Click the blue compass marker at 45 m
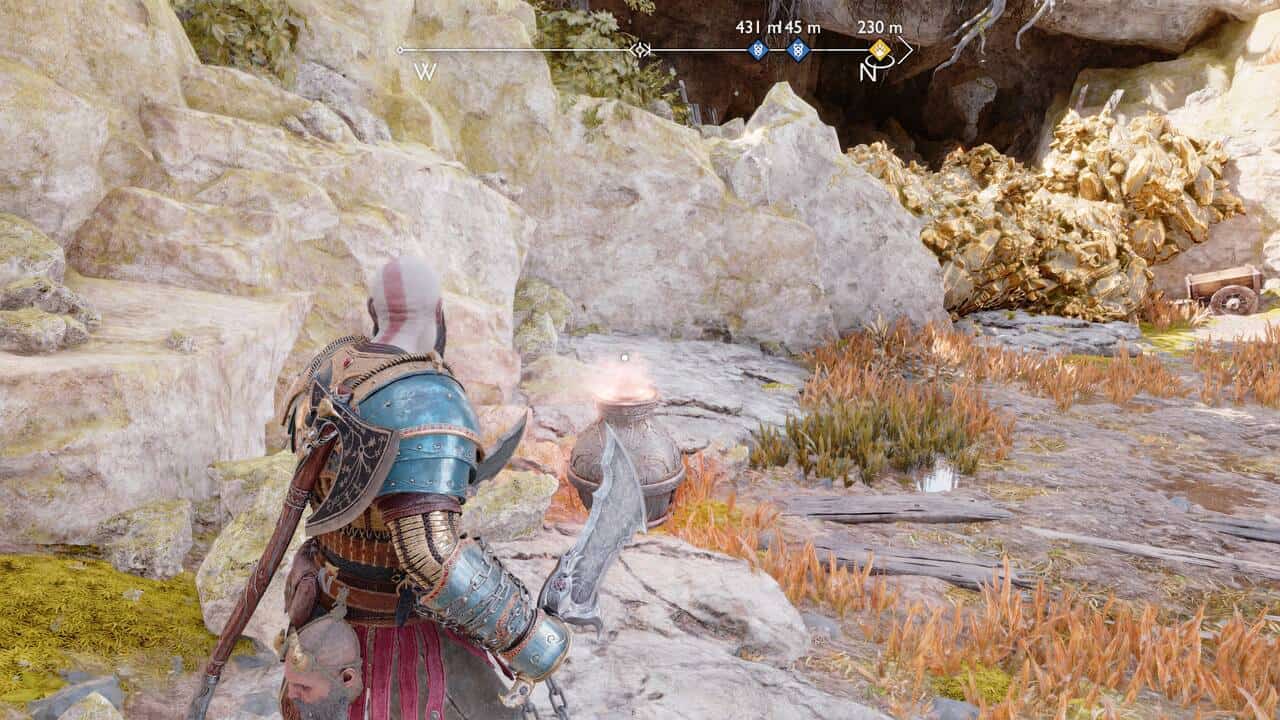This screenshot has height=720, width=1280. click(797, 49)
